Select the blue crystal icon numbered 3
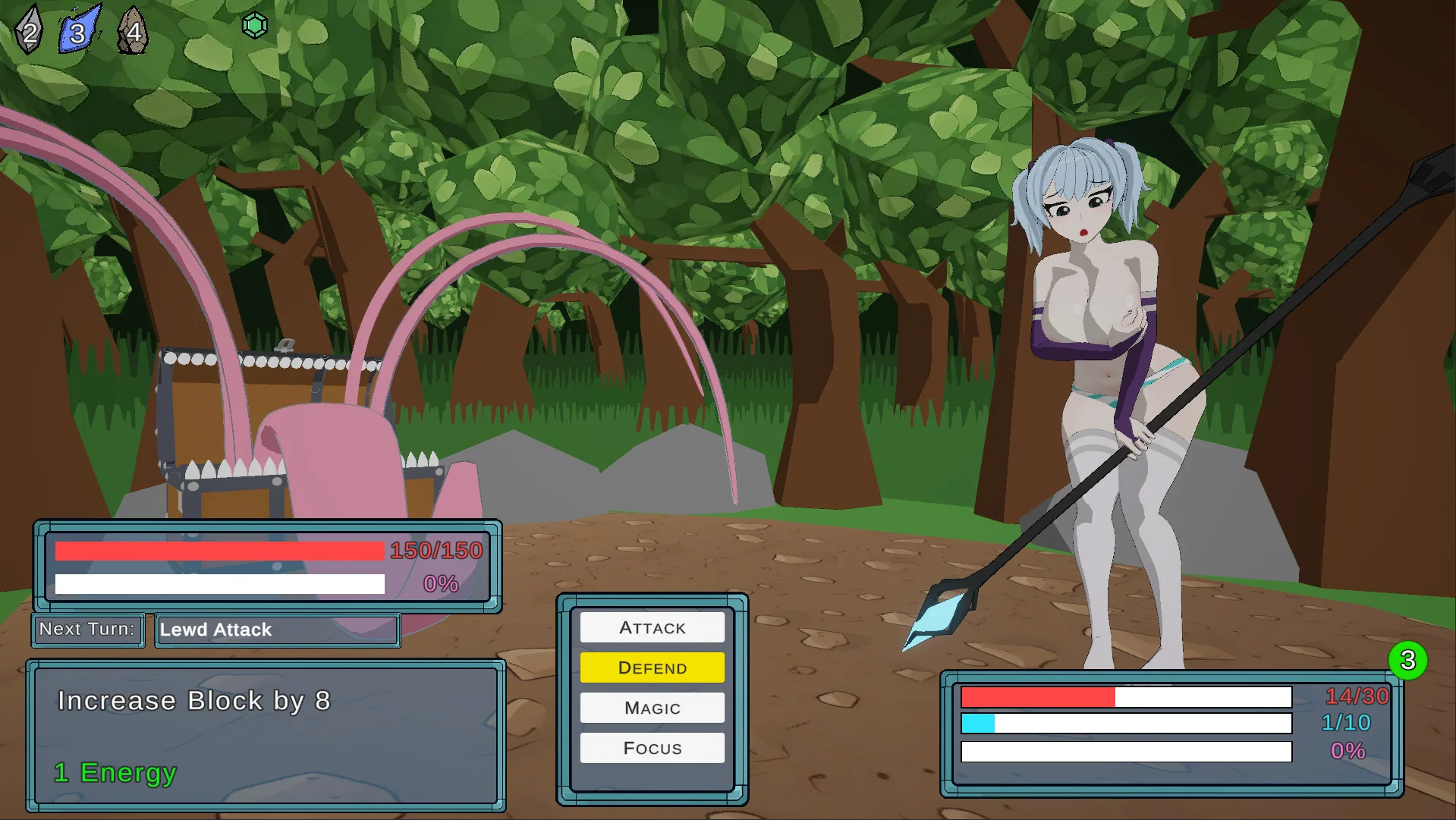 click(x=79, y=30)
